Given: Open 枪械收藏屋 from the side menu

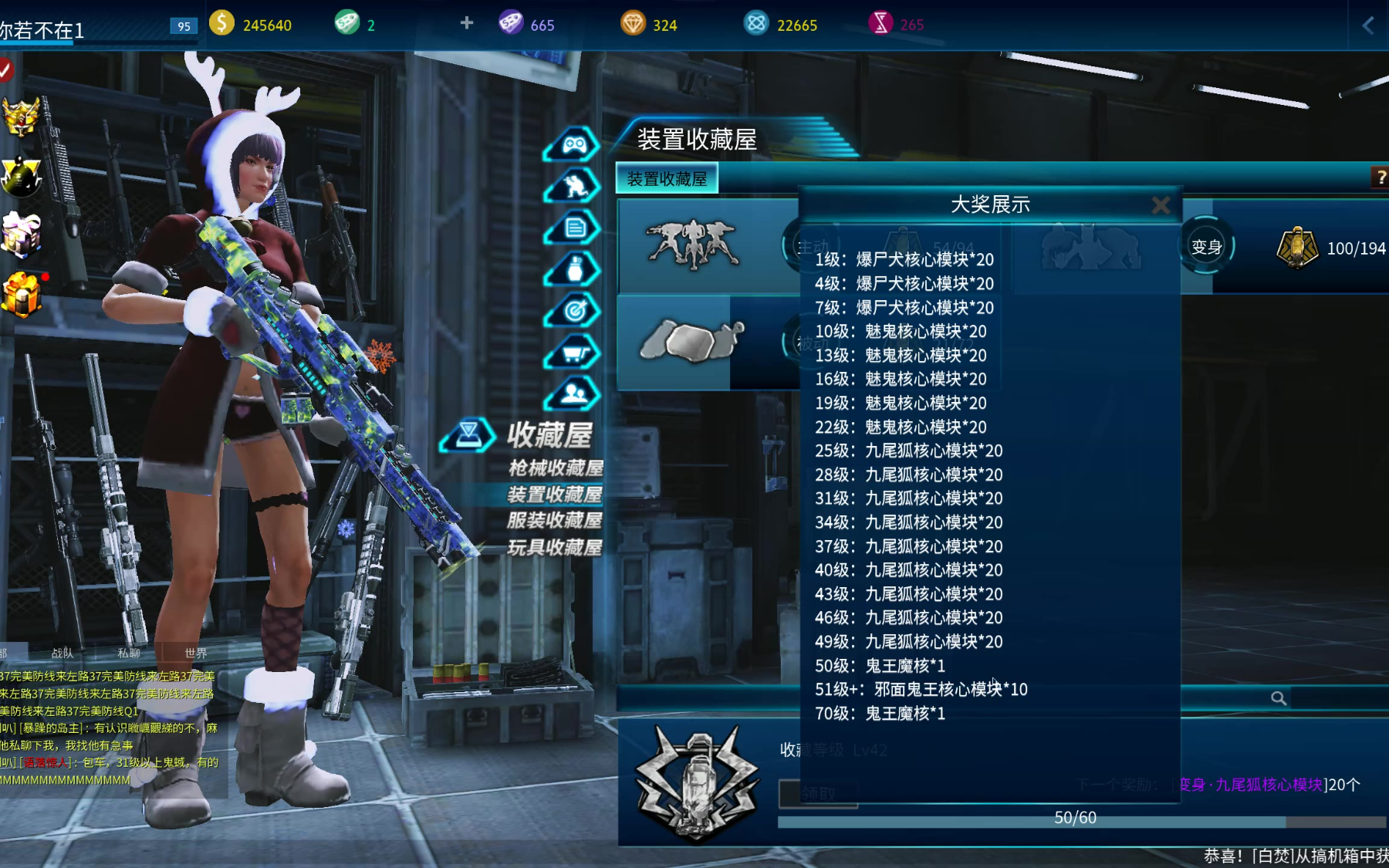Looking at the screenshot, I should pos(556,468).
